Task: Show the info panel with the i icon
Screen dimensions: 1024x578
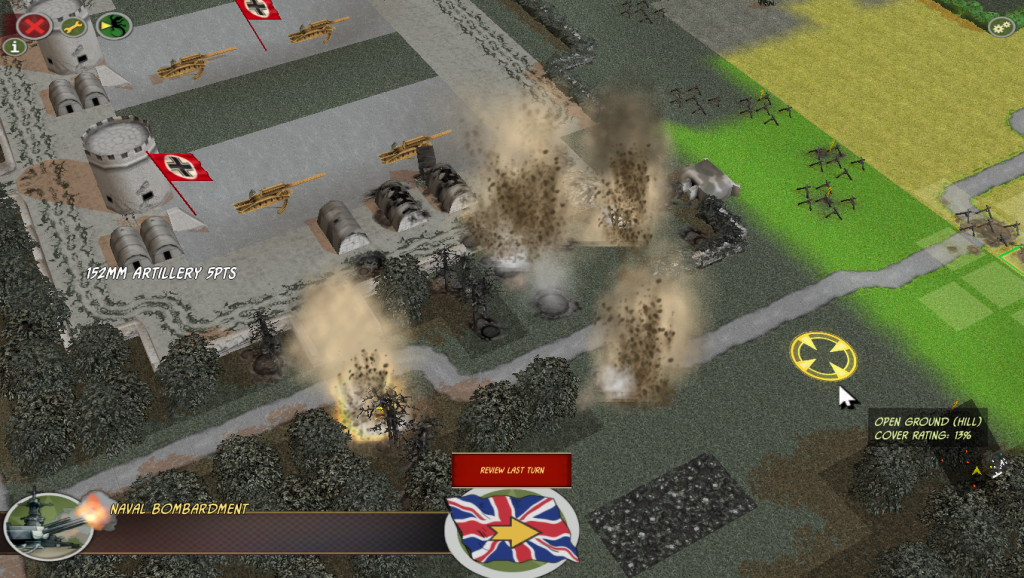Action: click(14, 46)
